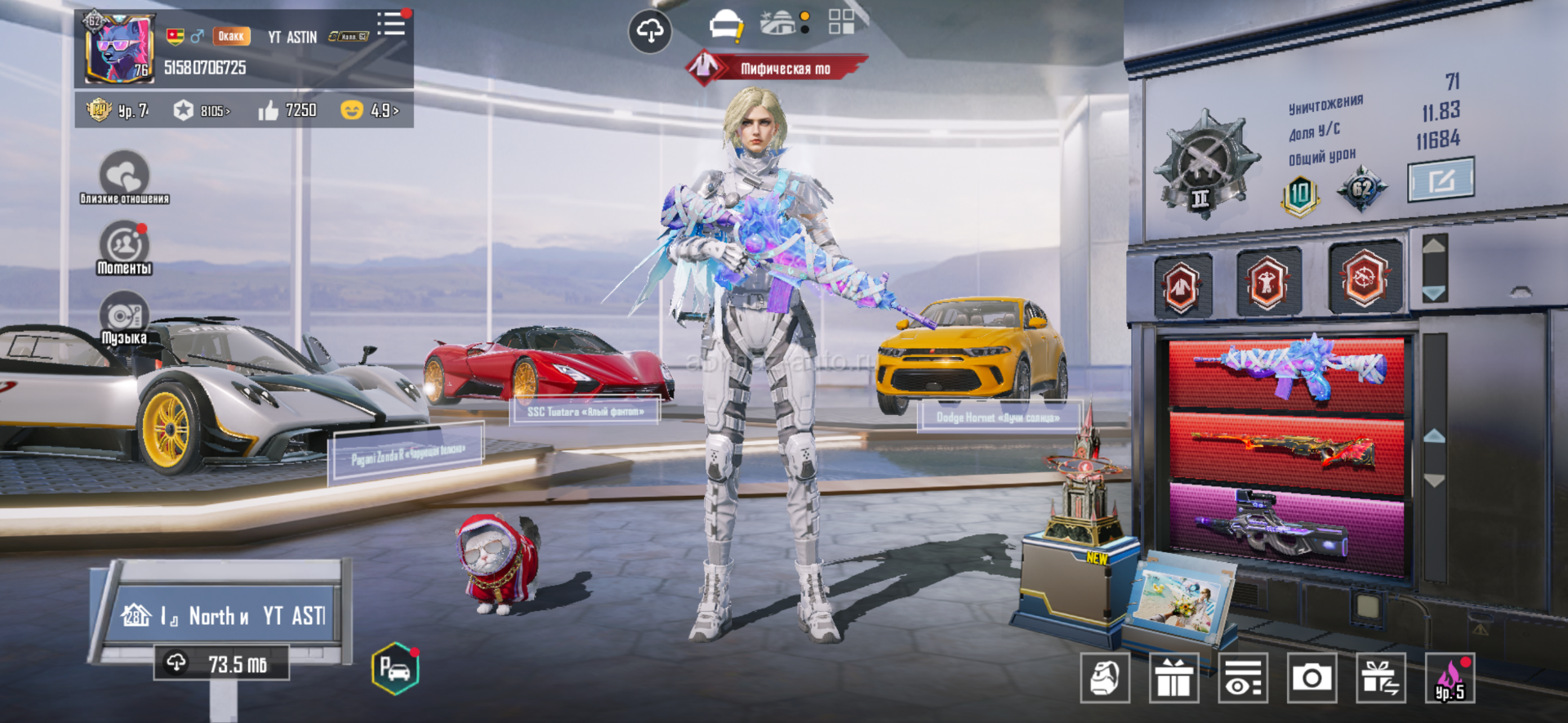Open the three-line list menu
The height and width of the screenshot is (723, 1568).
[x=391, y=24]
